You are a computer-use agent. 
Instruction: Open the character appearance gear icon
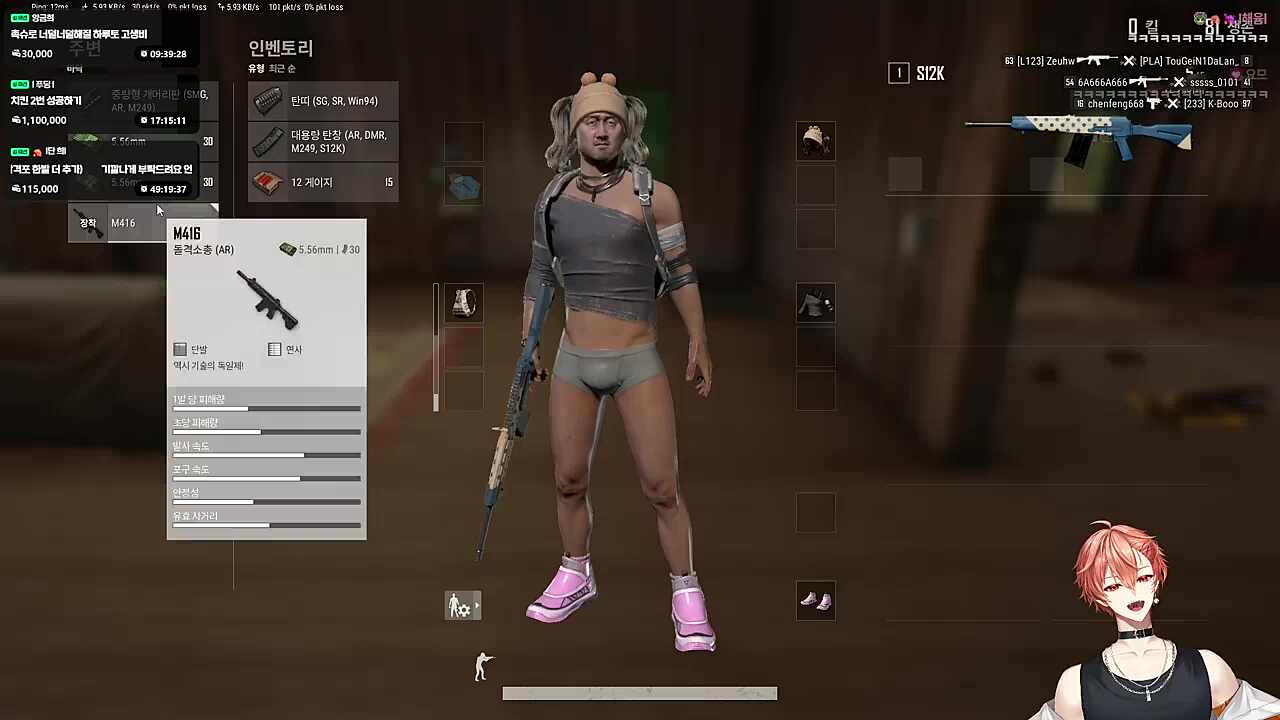460,605
